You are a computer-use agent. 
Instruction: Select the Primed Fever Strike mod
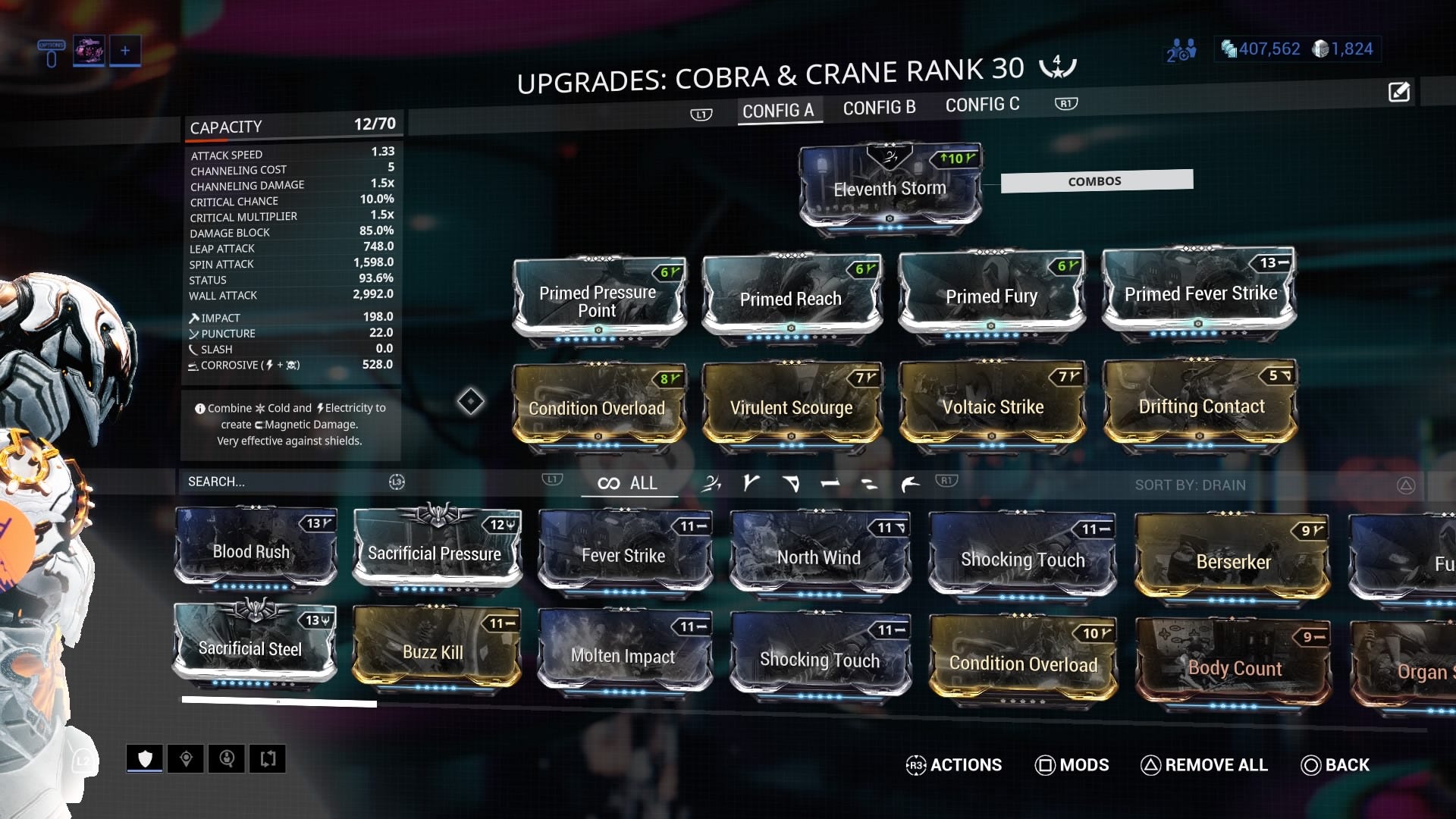coord(1200,293)
